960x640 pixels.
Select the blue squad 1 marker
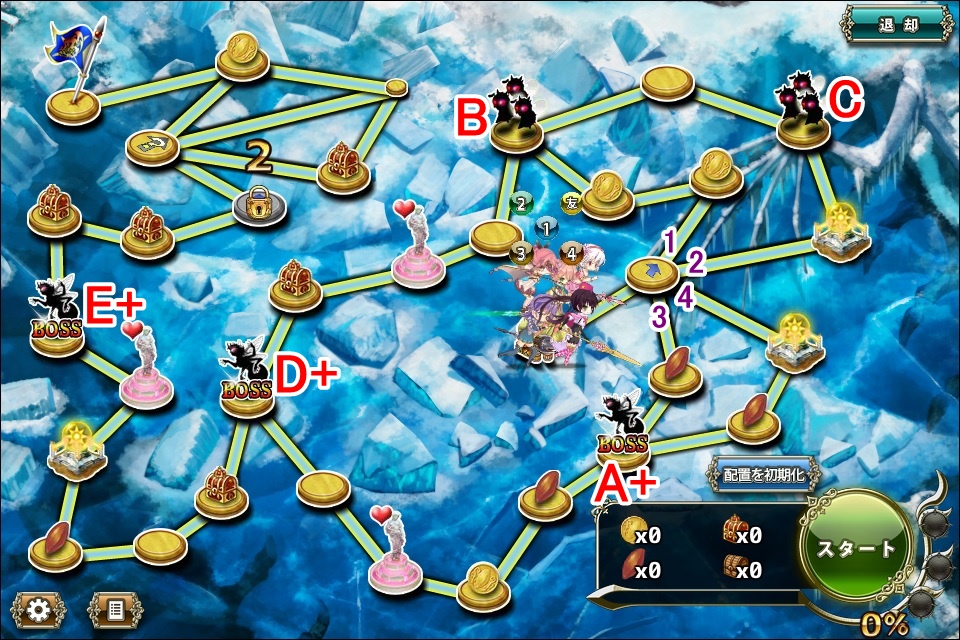[545, 228]
